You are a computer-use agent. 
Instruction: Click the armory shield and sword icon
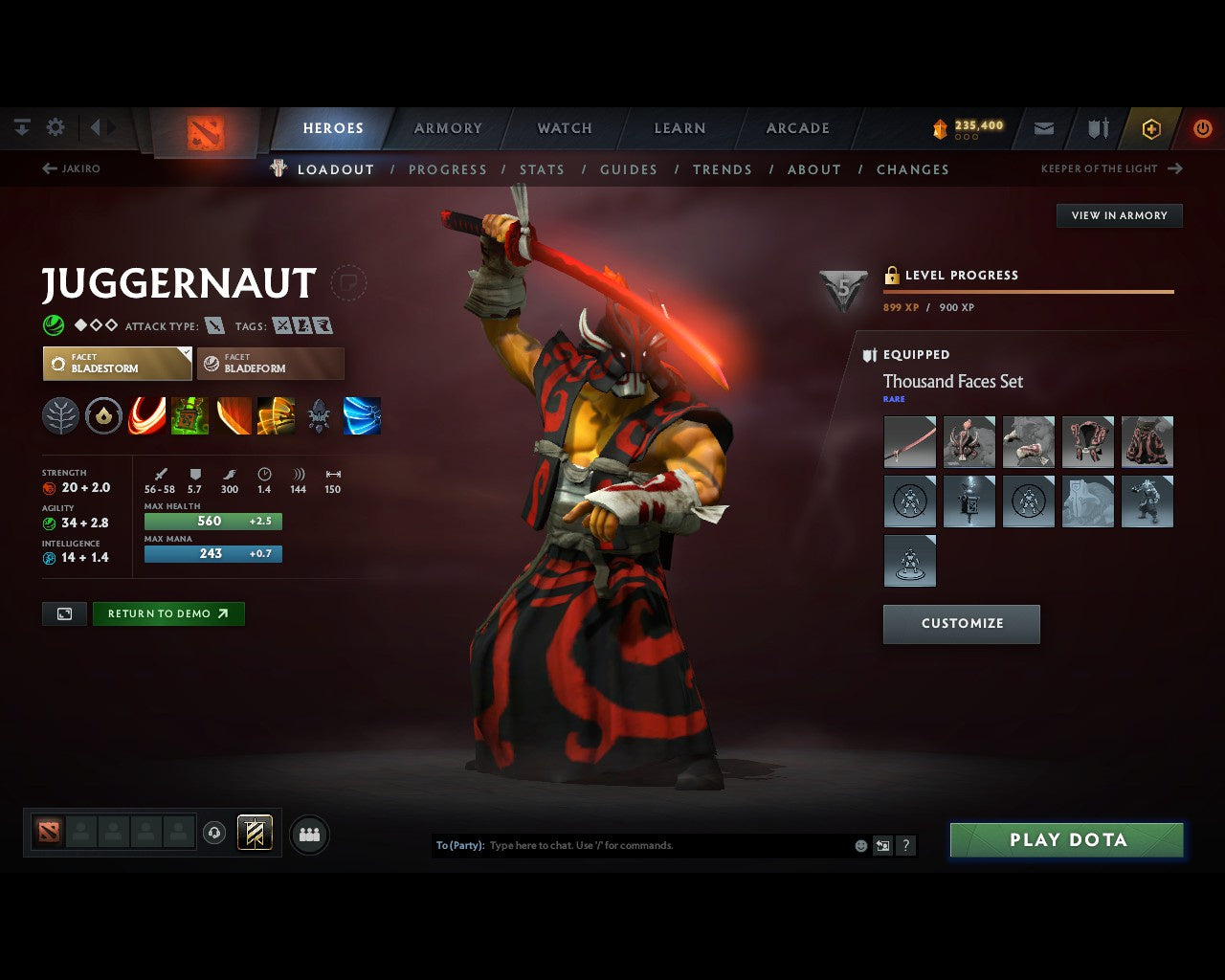[1097, 127]
